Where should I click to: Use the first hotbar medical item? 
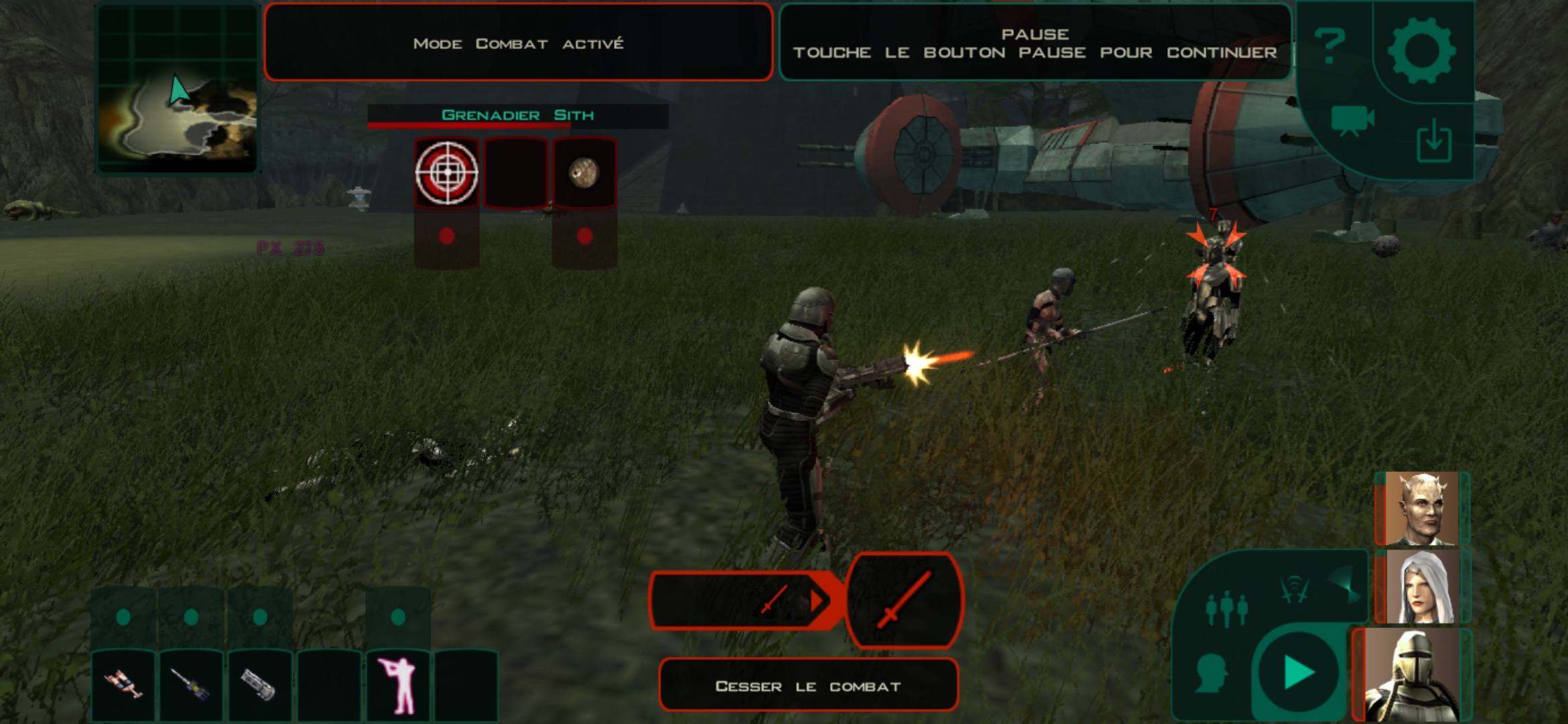point(123,685)
